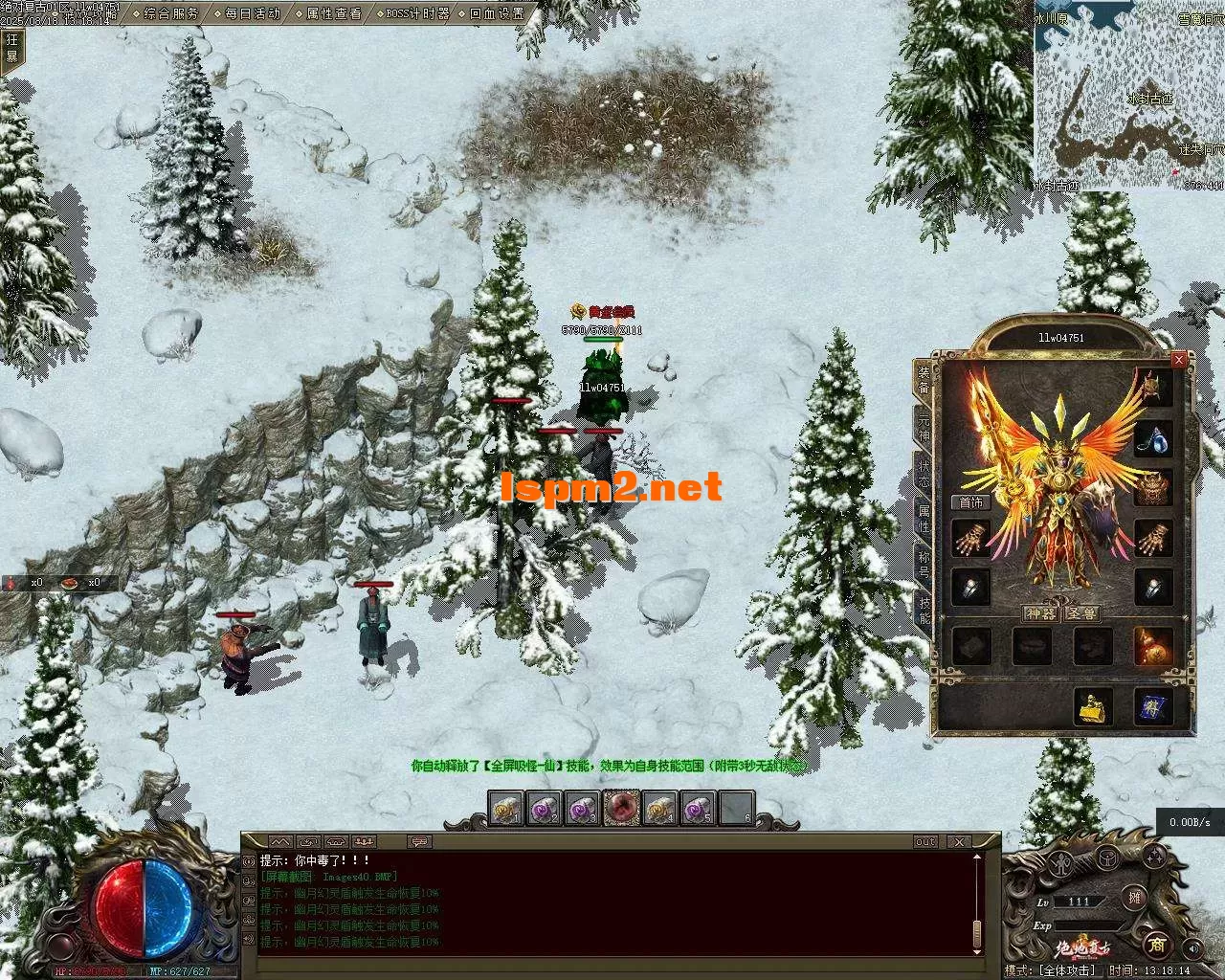1225x980 pixels.
Task: Select the blue pendant necklace slot
Action: click(1152, 440)
